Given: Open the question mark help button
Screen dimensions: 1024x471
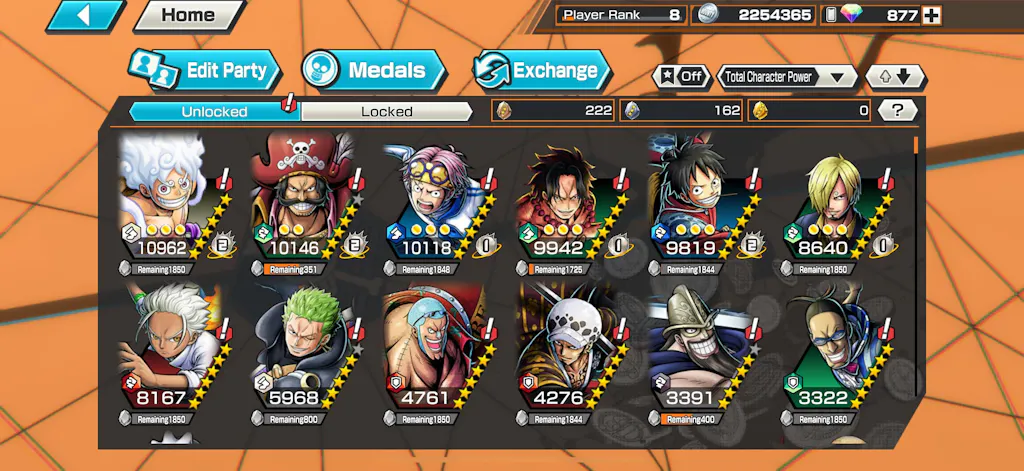Looking at the screenshot, I should [x=898, y=110].
